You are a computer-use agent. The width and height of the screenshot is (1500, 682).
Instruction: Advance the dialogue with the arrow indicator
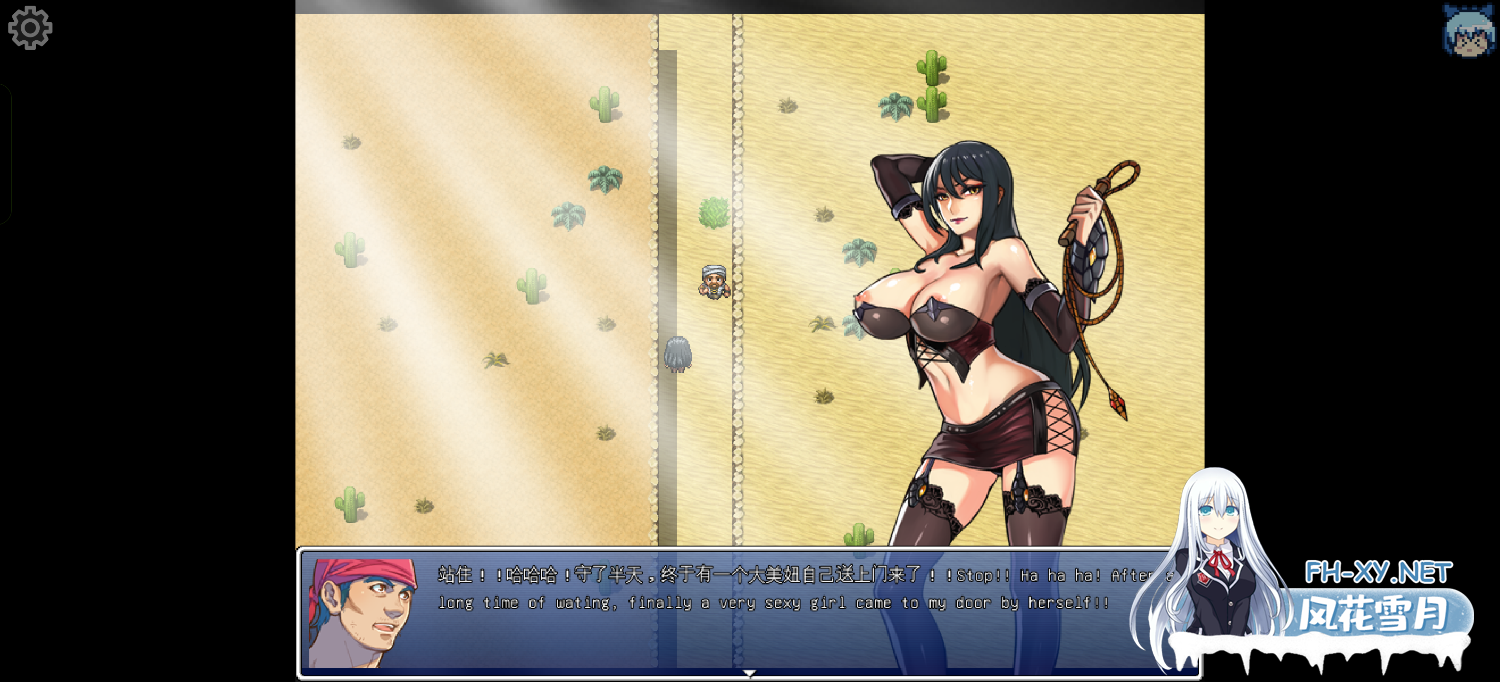(x=749, y=674)
